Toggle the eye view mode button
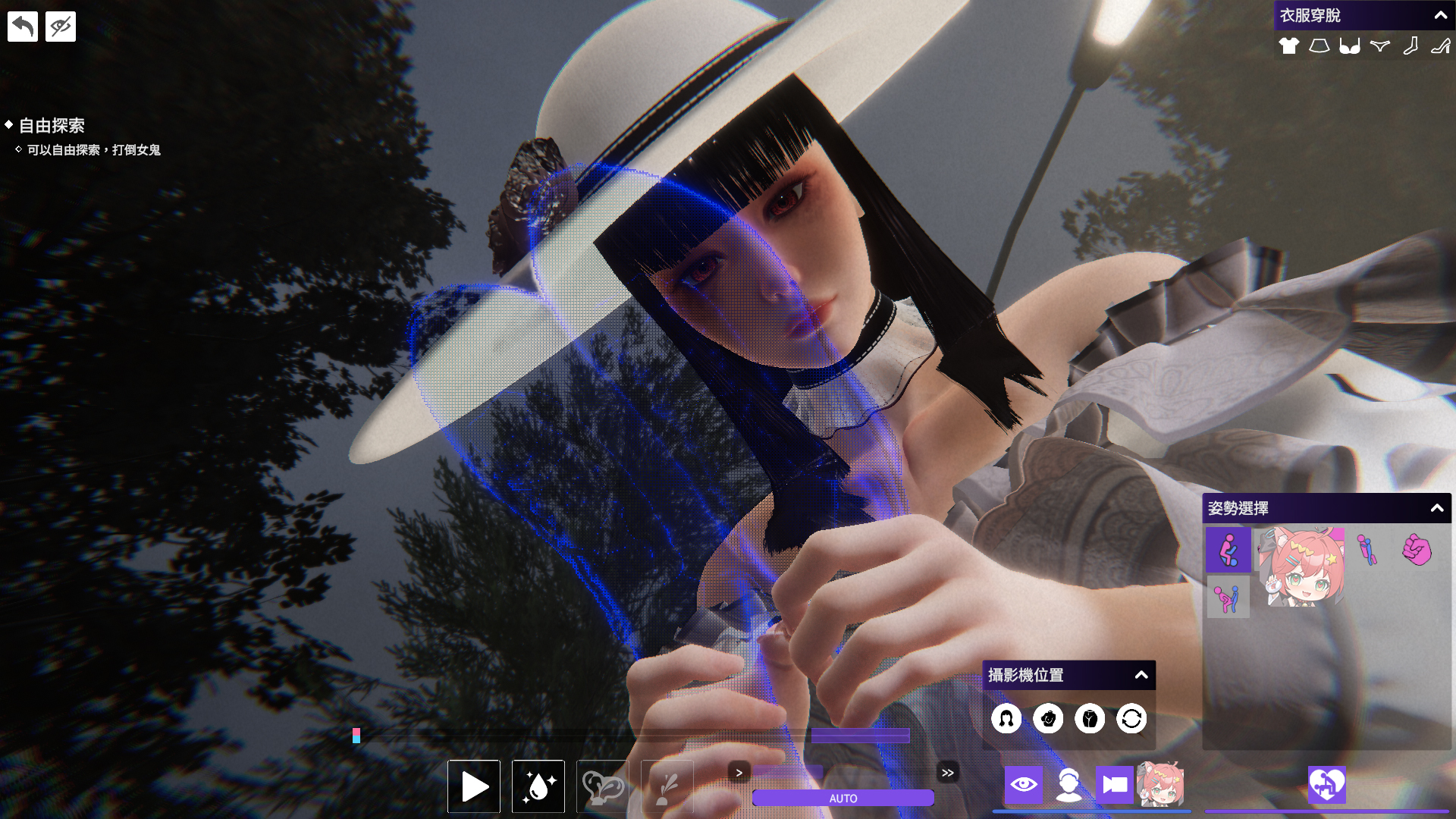Viewport: 1456px width, 819px height. point(1025,786)
